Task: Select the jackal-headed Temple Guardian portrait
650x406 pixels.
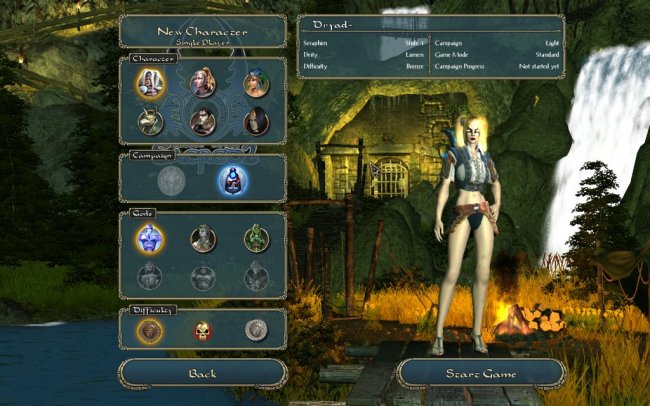Action: pos(151,122)
